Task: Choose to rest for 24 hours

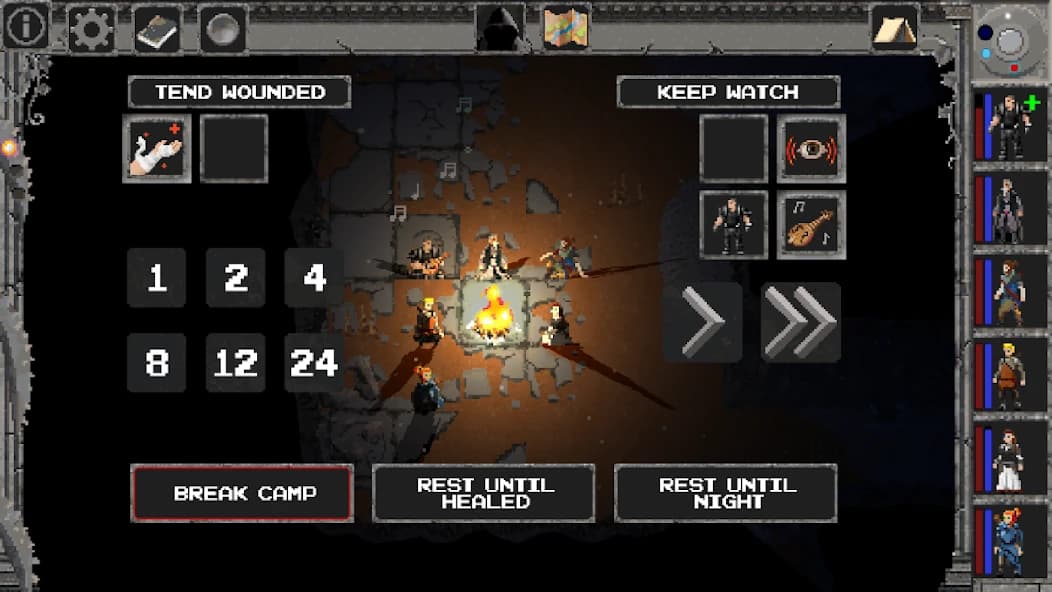Action: (x=314, y=362)
